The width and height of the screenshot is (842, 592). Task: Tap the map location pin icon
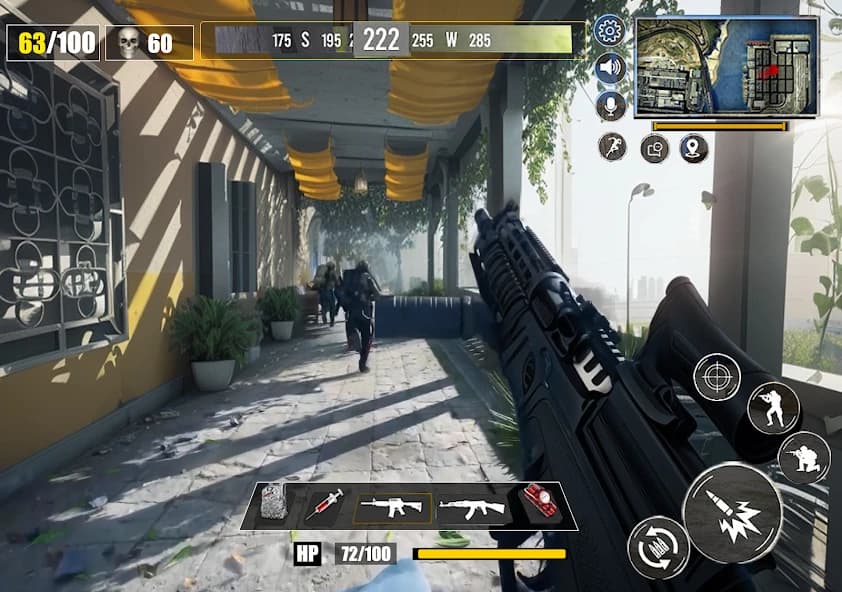pyautogui.click(x=694, y=149)
